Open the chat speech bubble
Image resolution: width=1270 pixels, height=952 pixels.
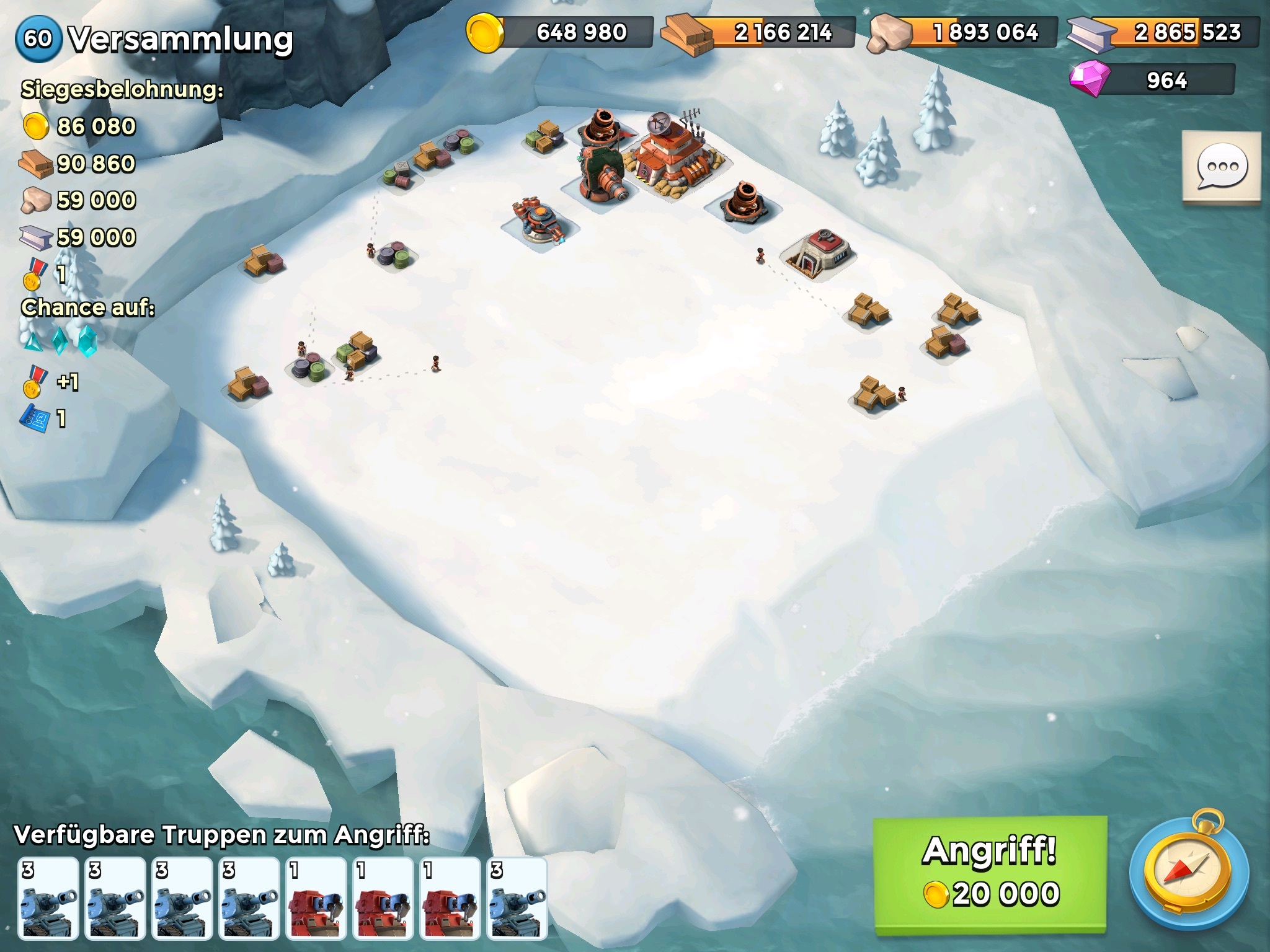pos(1221,167)
